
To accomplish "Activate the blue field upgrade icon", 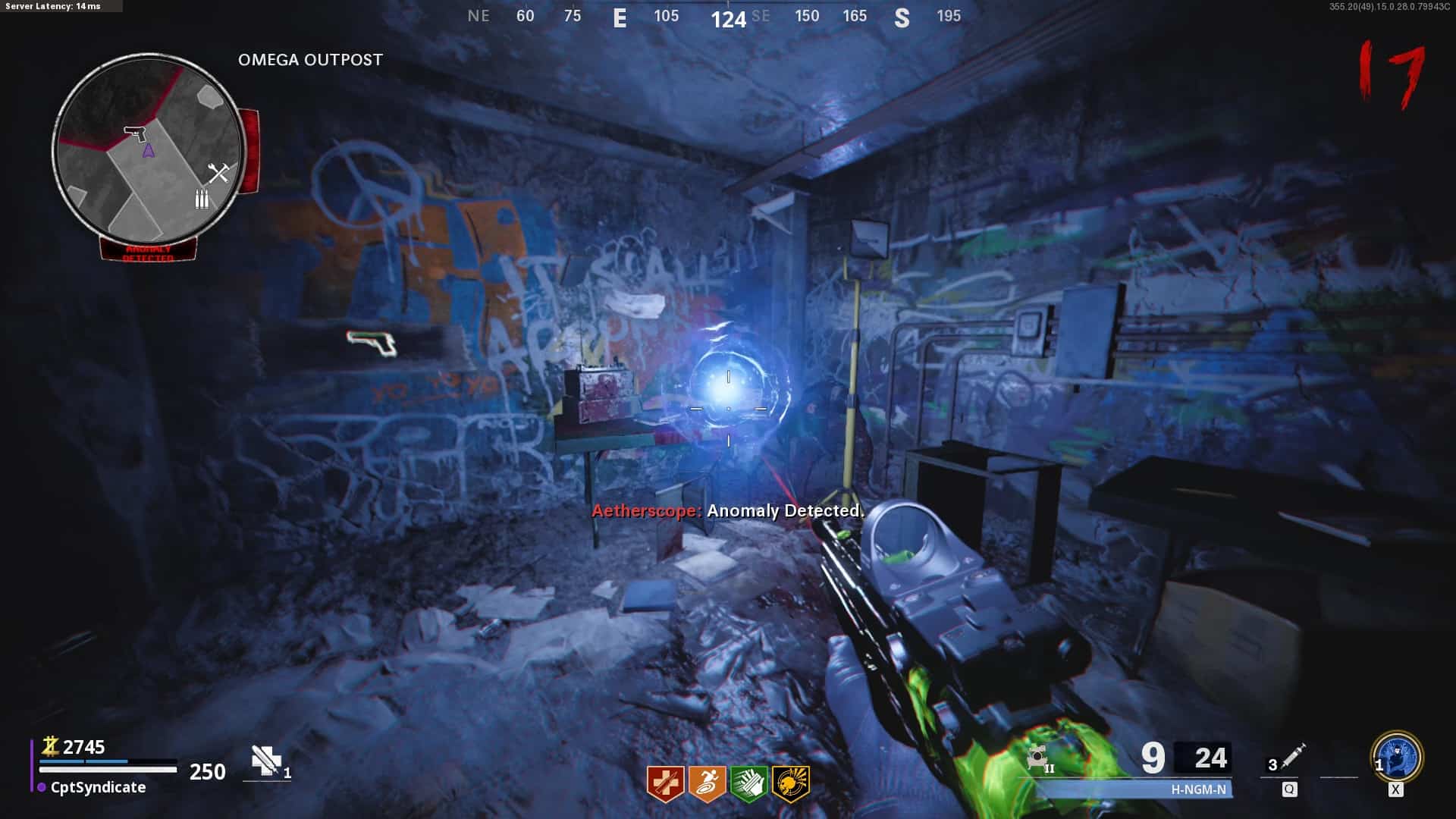I will pos(1397,757).
